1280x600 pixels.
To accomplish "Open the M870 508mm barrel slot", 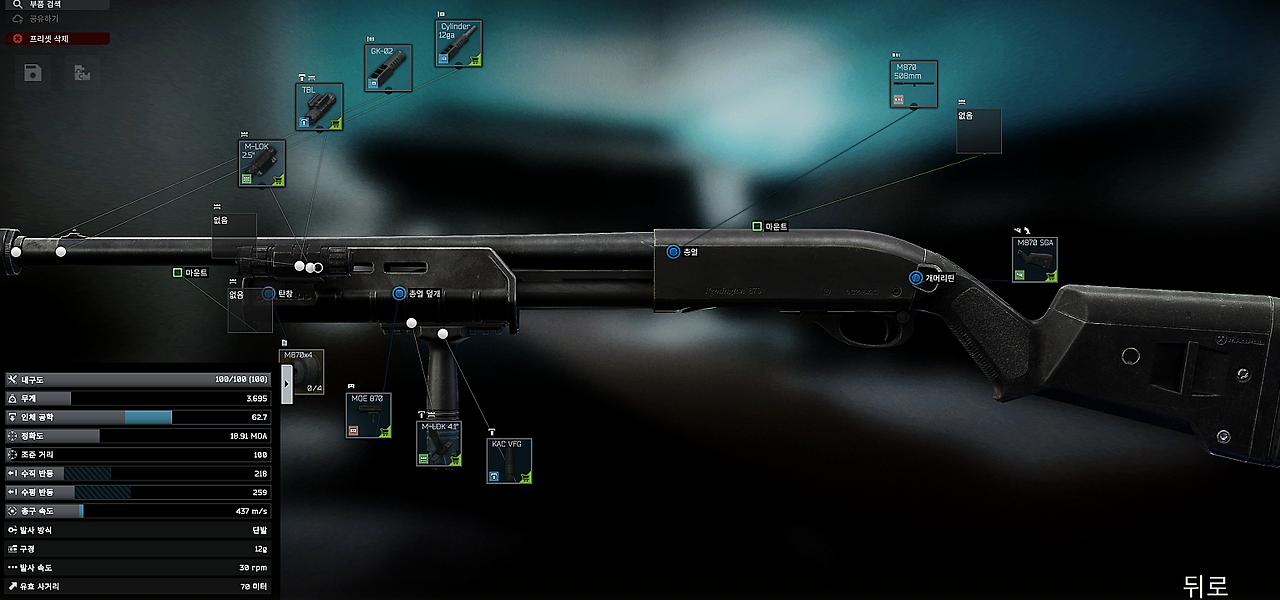I will coord(914,84).
